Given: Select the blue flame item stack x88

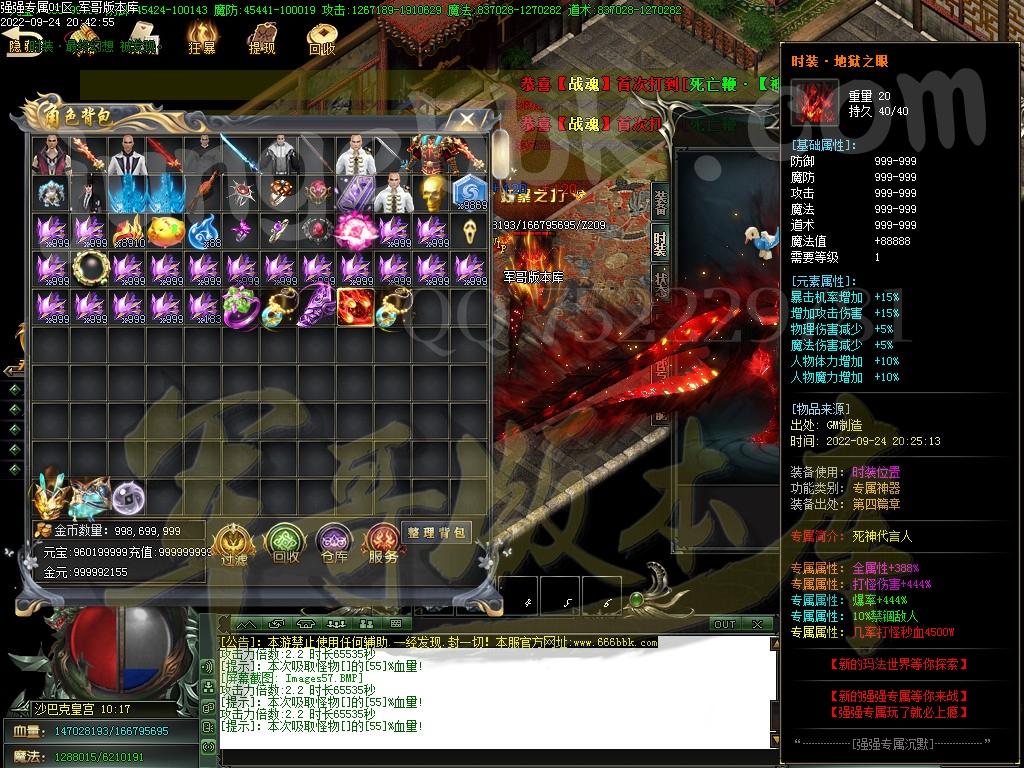Looking at the screenshot, I should [203, 231].
